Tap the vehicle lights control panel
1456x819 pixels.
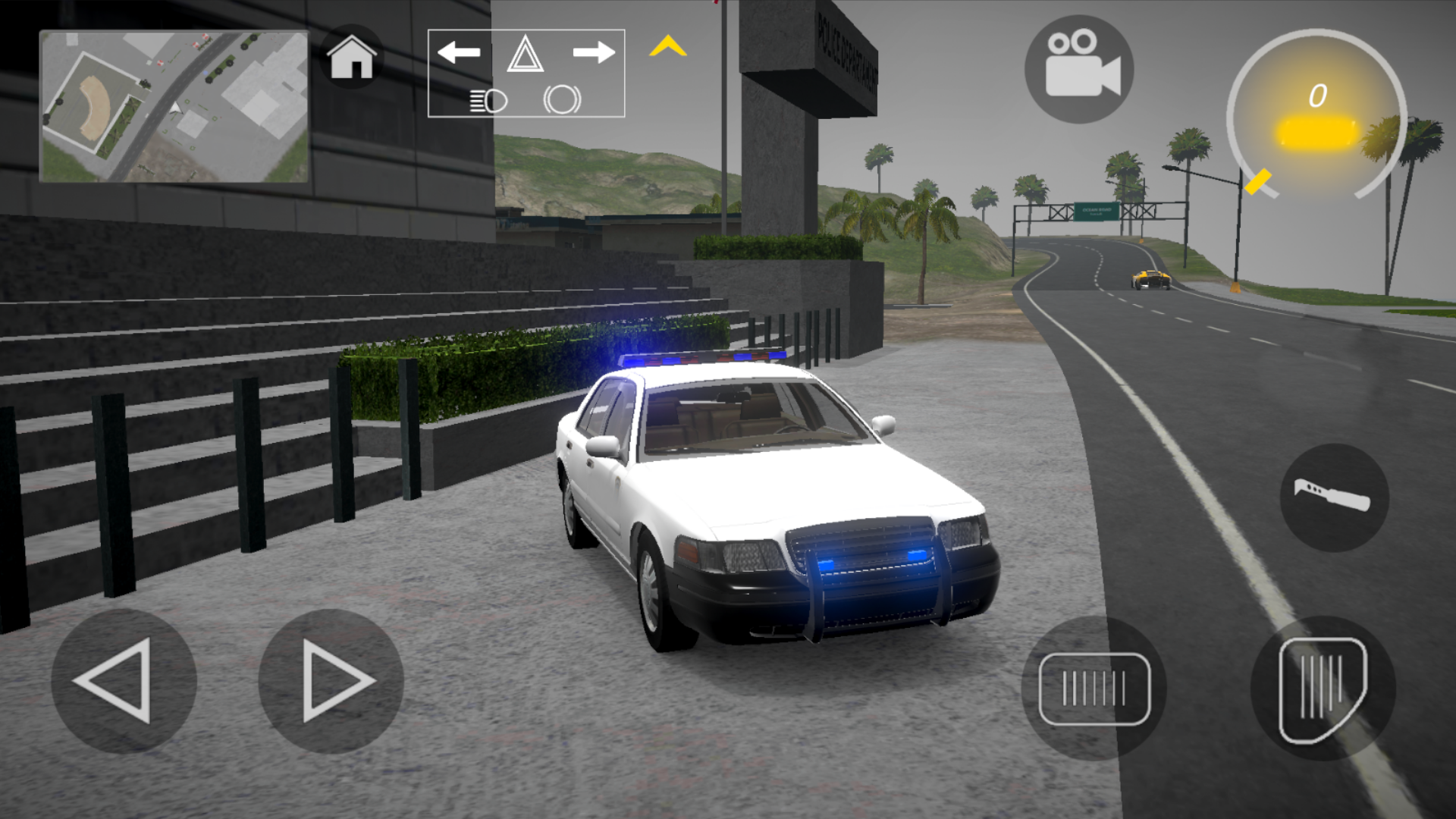[x=526, y=74]
